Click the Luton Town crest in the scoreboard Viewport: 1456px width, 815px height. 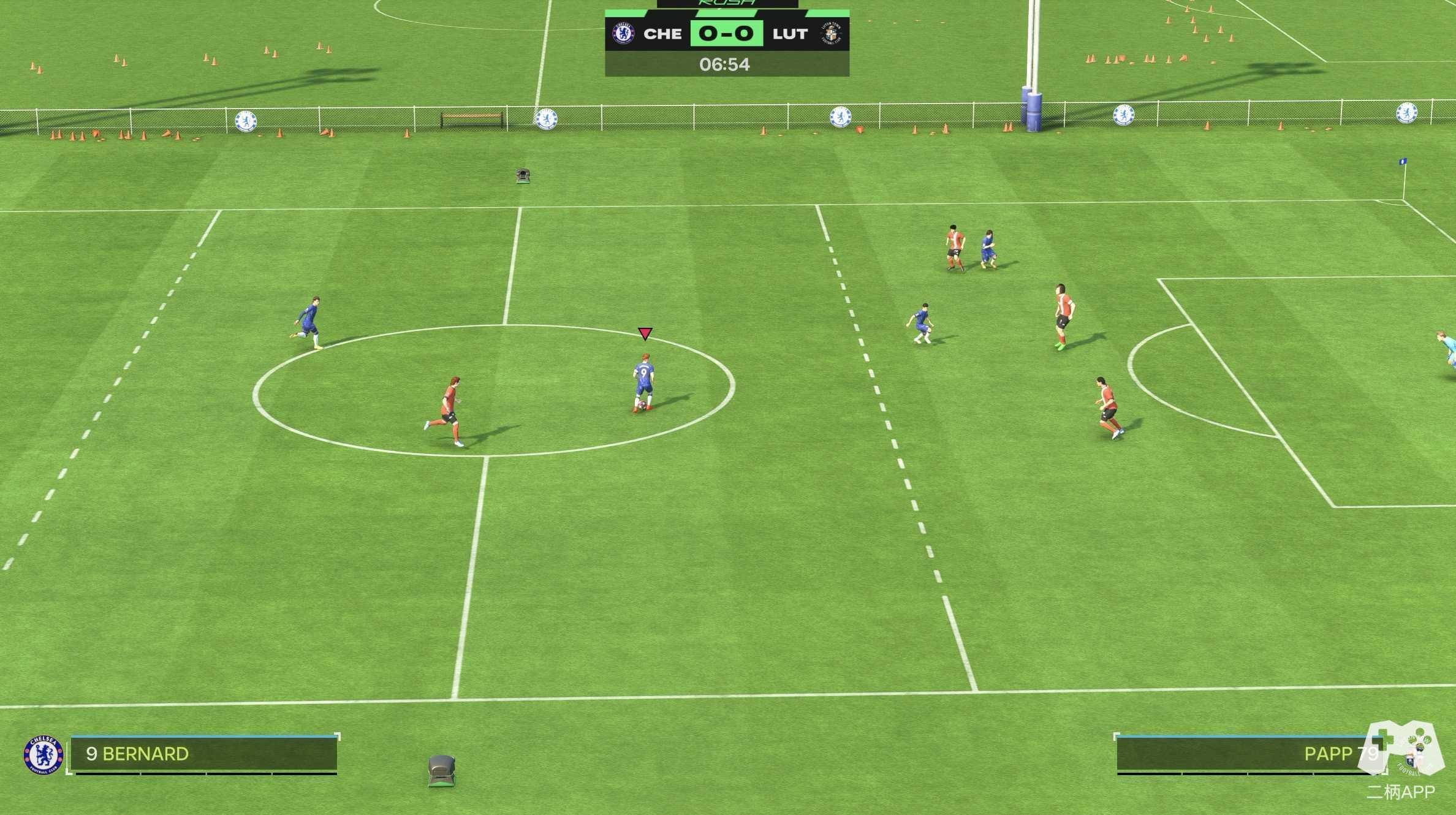[x=830, y=34]
